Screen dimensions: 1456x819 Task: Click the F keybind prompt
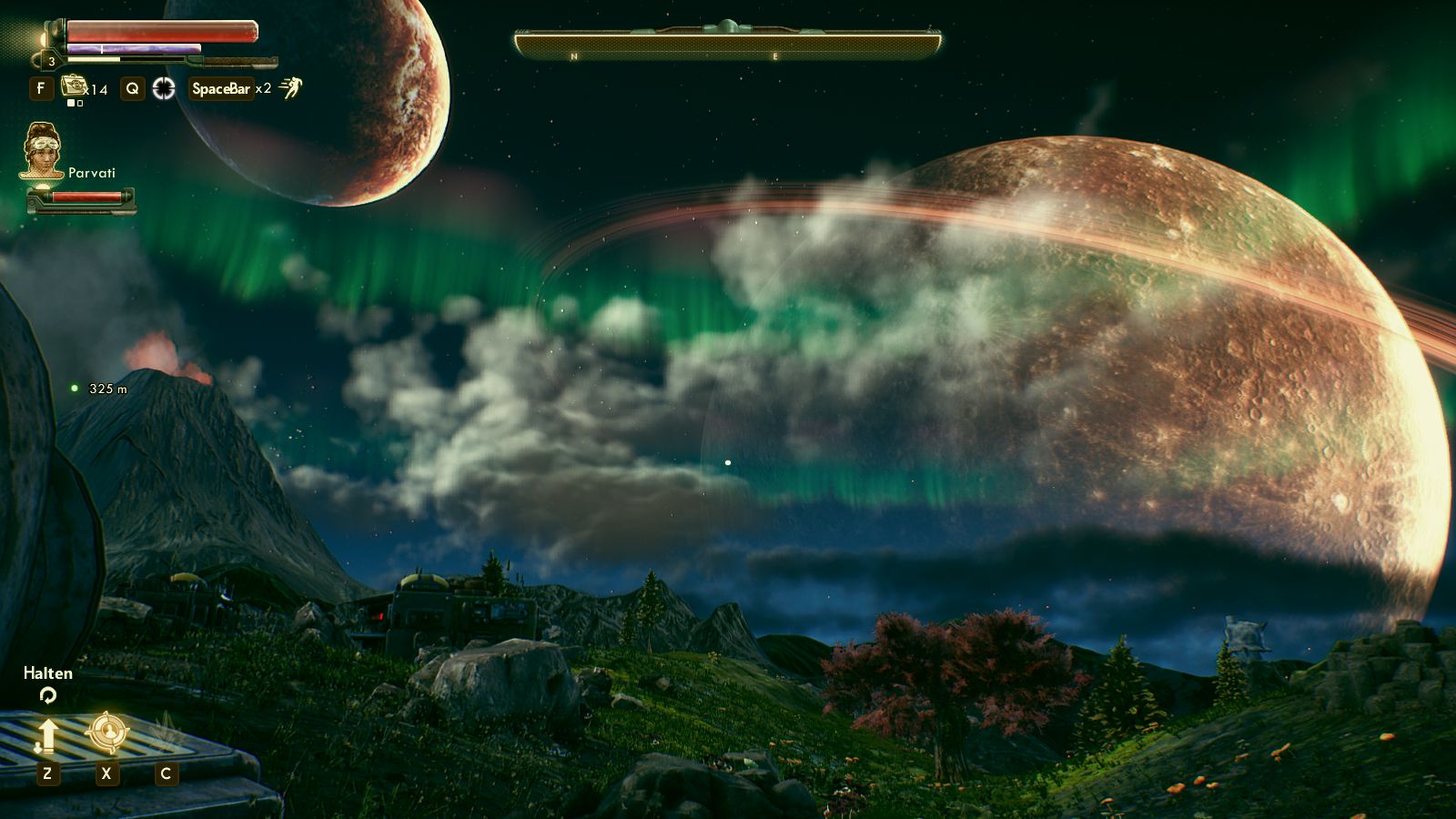coord(41,86)
